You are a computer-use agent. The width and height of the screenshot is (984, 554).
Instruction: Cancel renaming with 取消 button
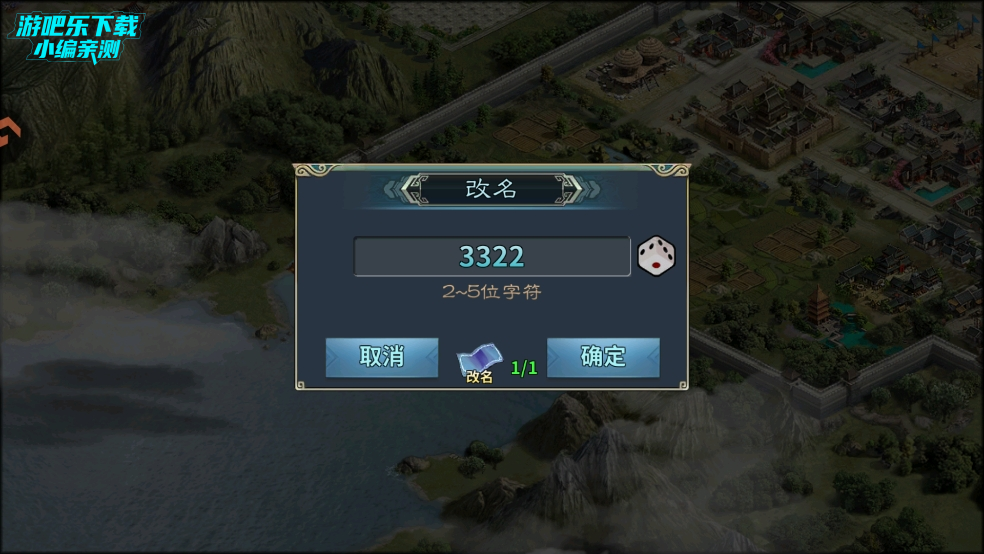pos(382,357)
